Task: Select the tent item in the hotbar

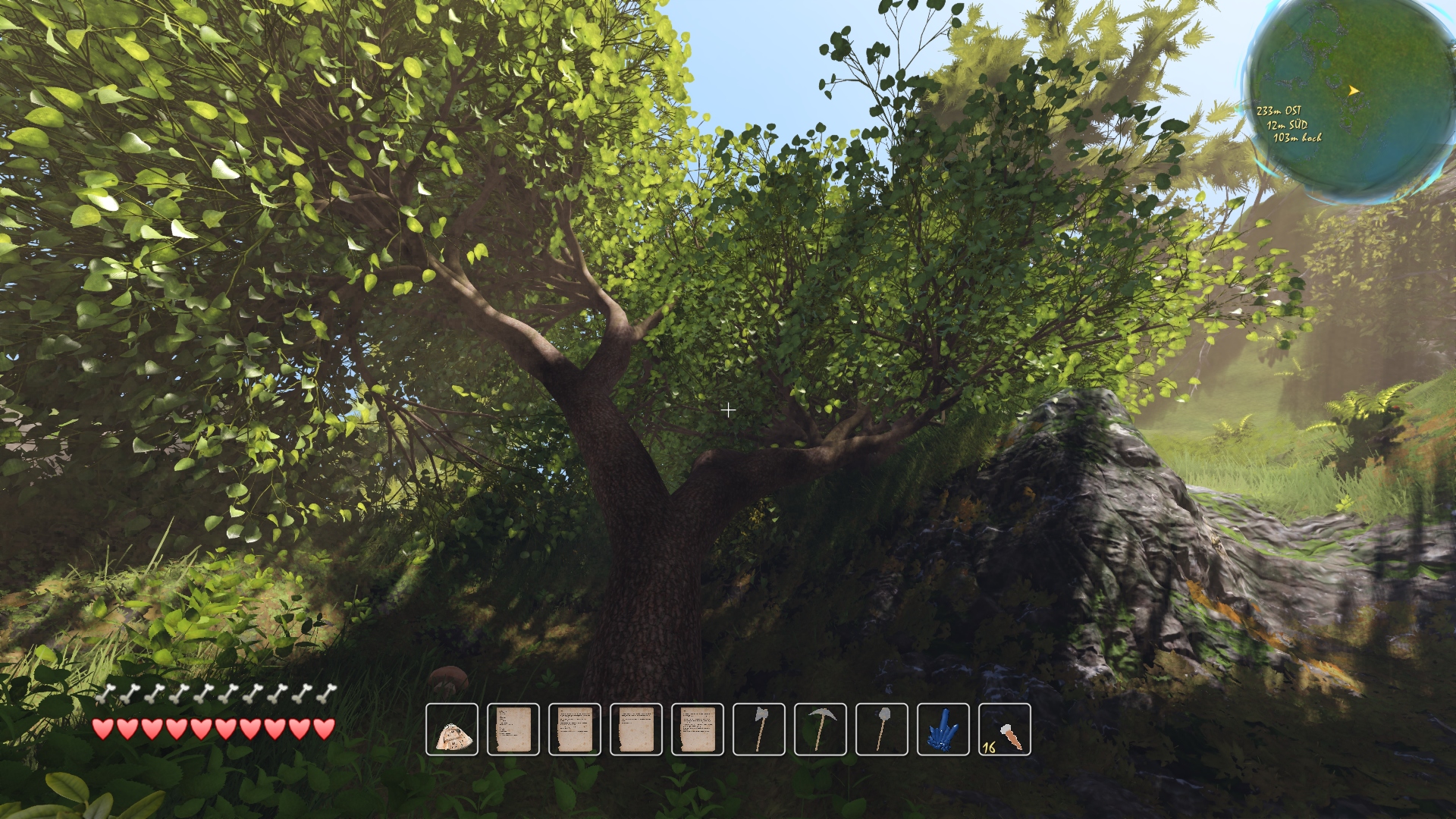Action: coord(452,730)
